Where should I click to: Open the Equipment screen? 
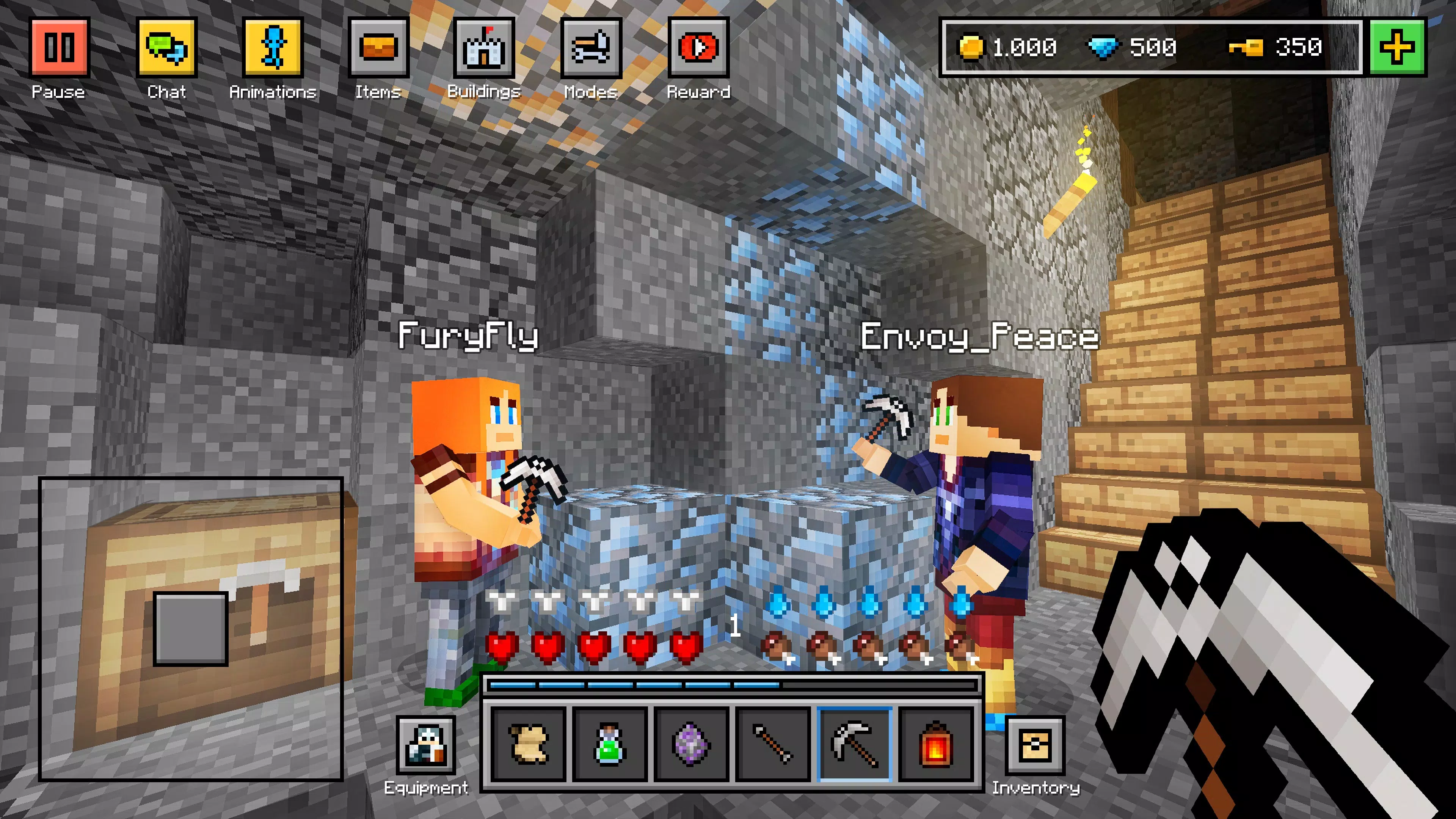425,744
